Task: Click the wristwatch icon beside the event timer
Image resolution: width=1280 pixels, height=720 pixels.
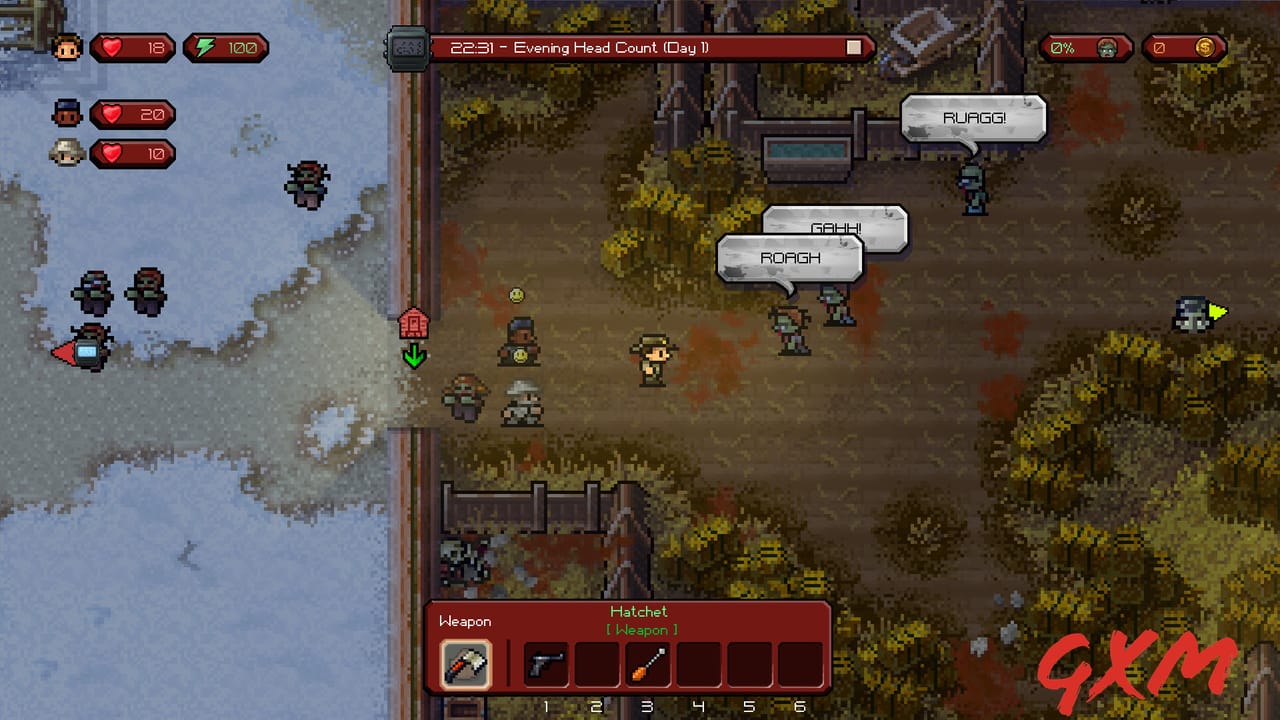Action: point(408,46)
